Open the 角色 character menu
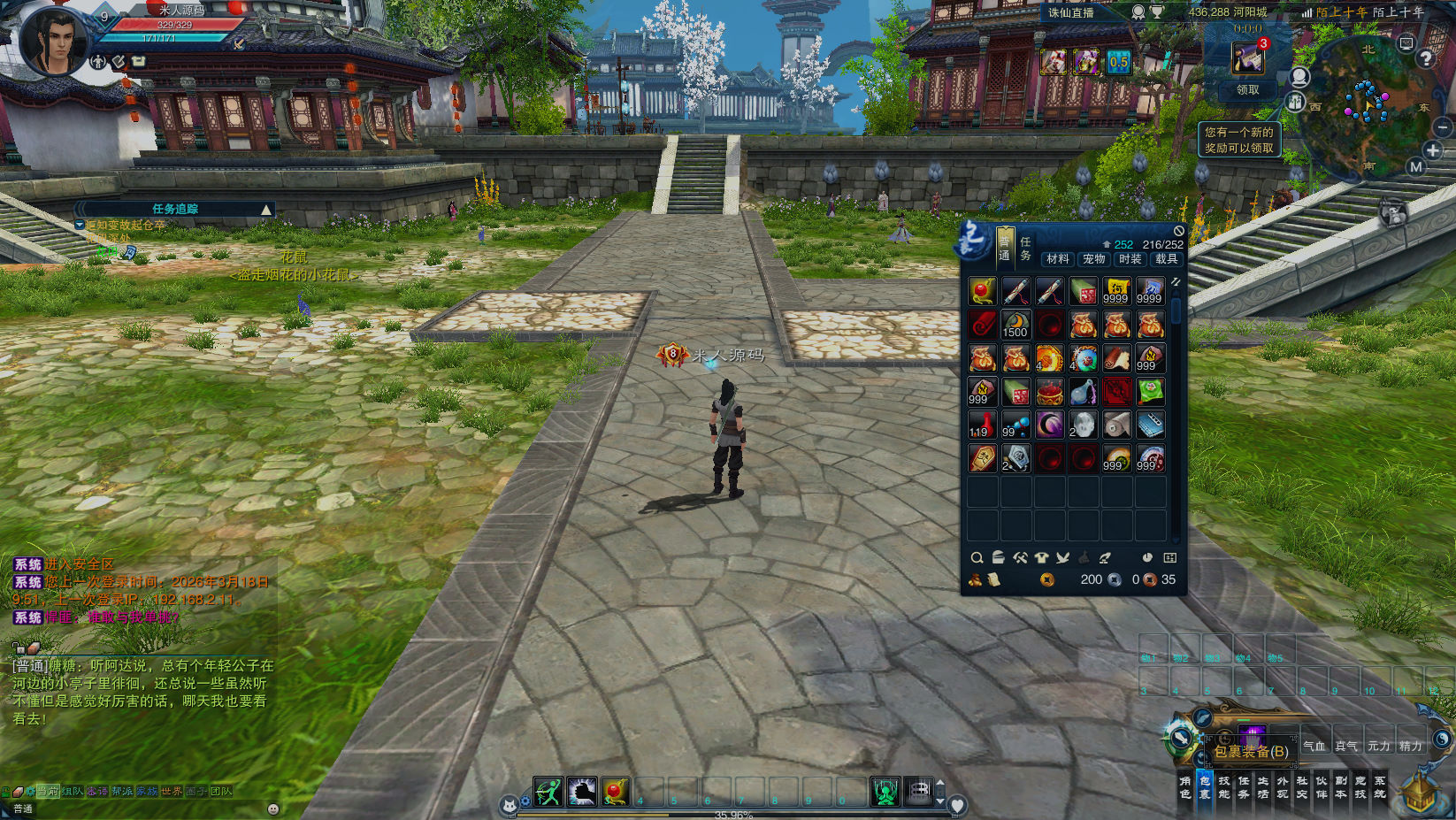This screenshot has width=1456, height=820. 1185,787
